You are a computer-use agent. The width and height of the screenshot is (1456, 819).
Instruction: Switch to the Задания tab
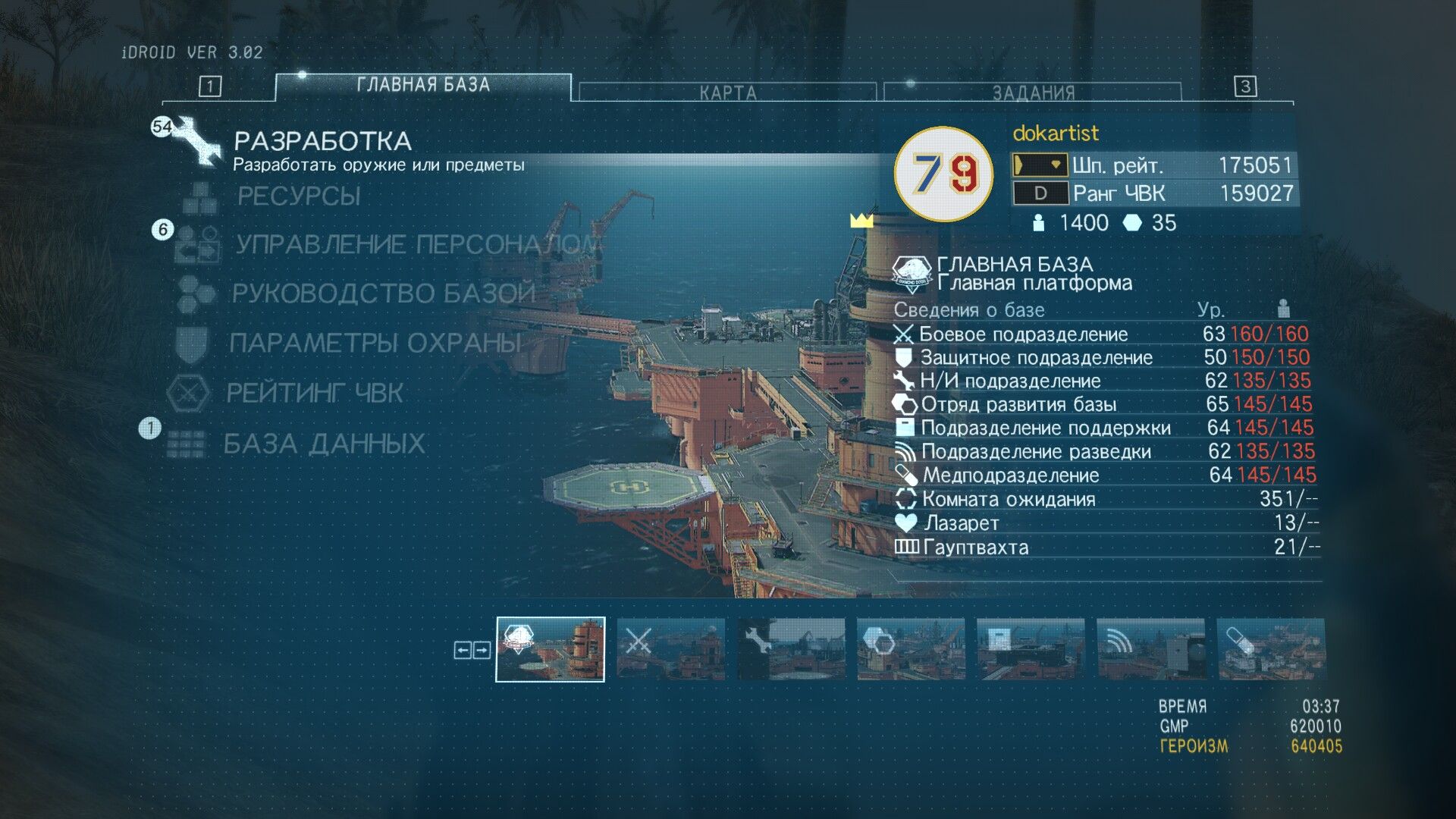point(1033,93)
